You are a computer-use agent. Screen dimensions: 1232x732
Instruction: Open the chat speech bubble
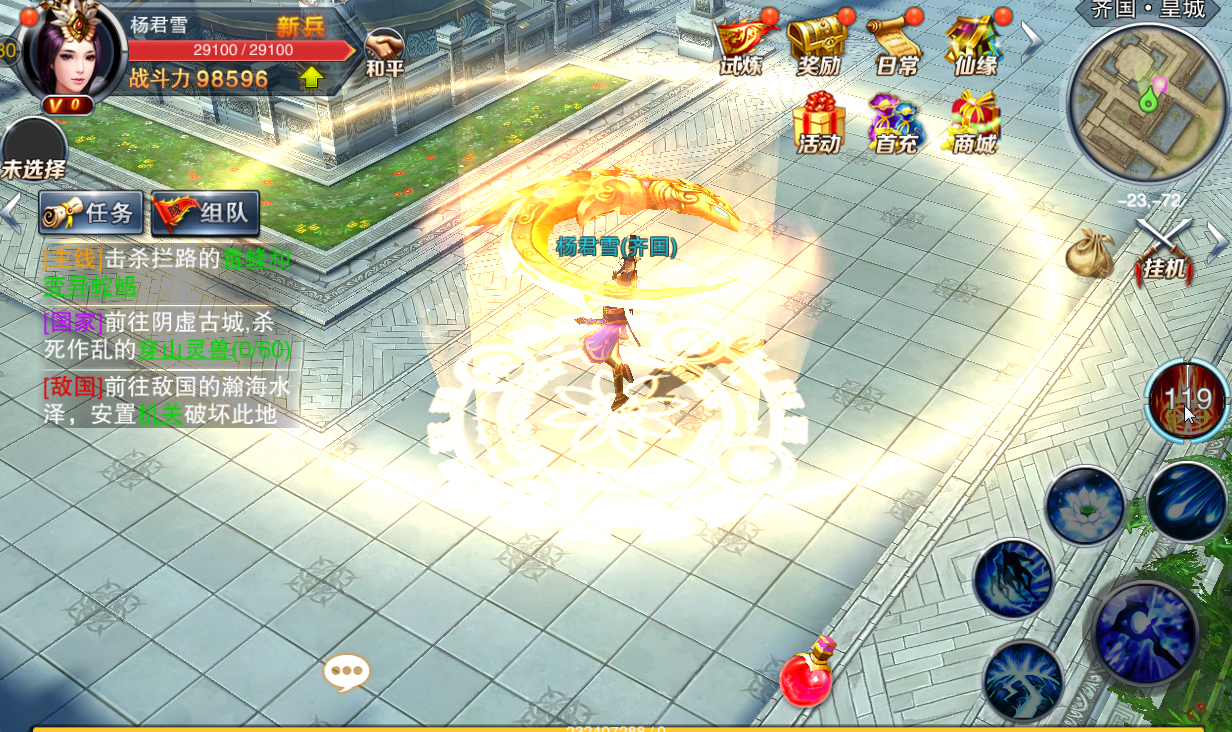[347, 672]
